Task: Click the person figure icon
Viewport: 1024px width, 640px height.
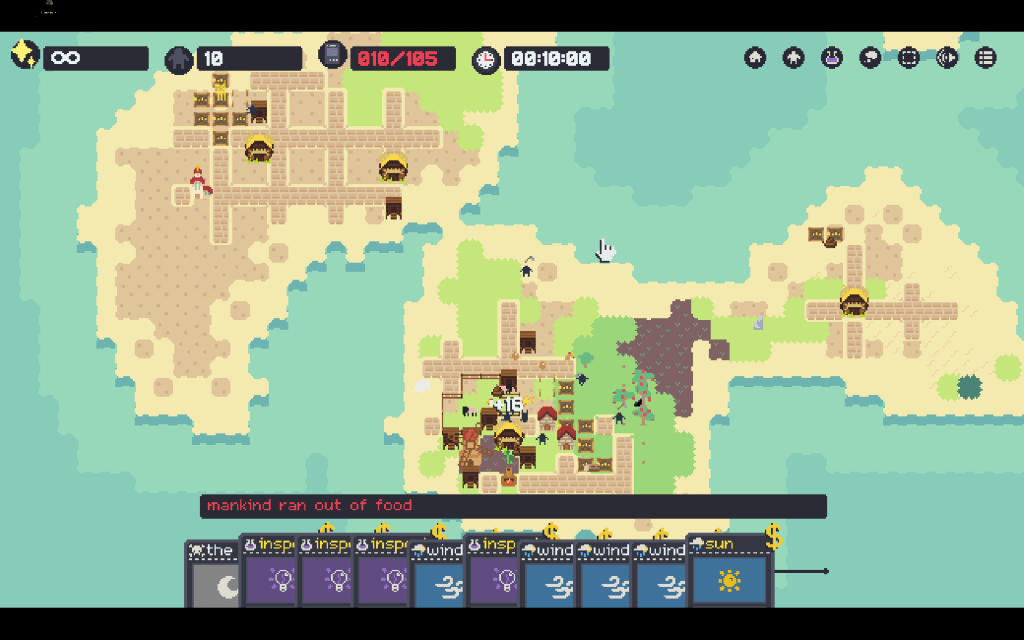Action: pos(794,58)
